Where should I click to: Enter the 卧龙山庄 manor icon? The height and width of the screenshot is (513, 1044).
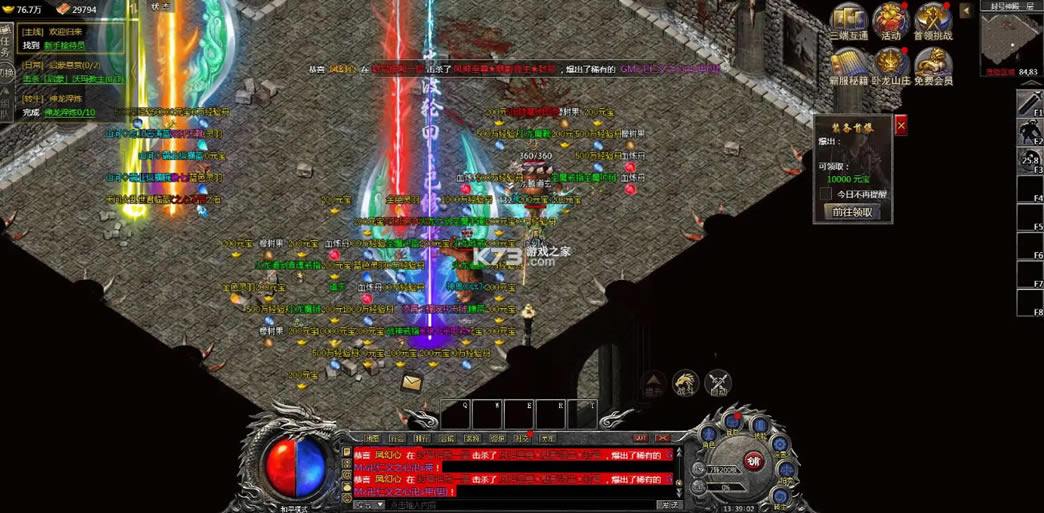[890, 66]
